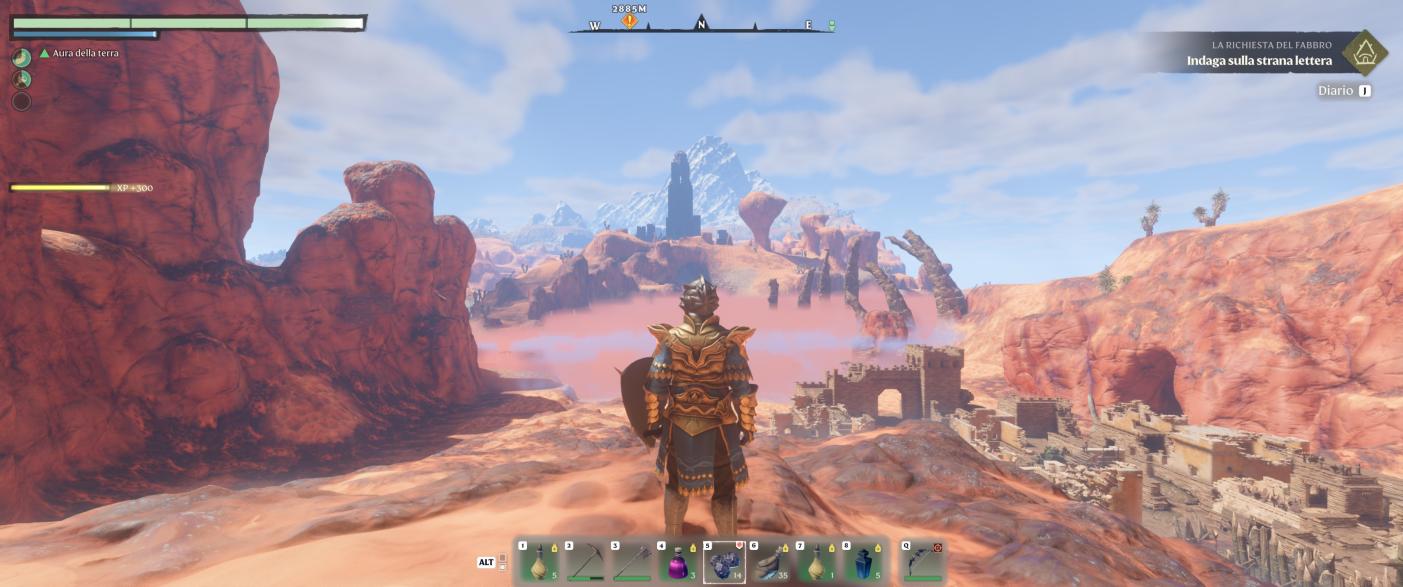Select the pickaxe in hotbar slot 2
Screen dimensions: 1403x587
coord(585,562)
